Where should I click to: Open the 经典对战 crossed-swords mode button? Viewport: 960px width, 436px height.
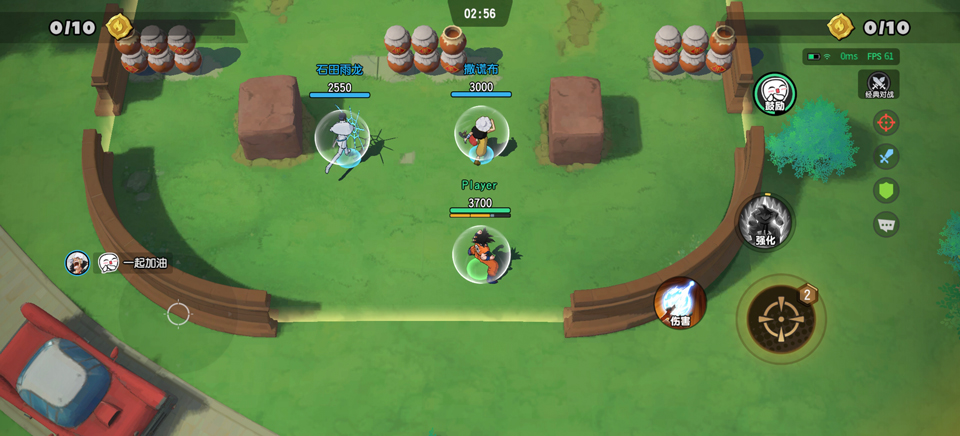[879, 85]
